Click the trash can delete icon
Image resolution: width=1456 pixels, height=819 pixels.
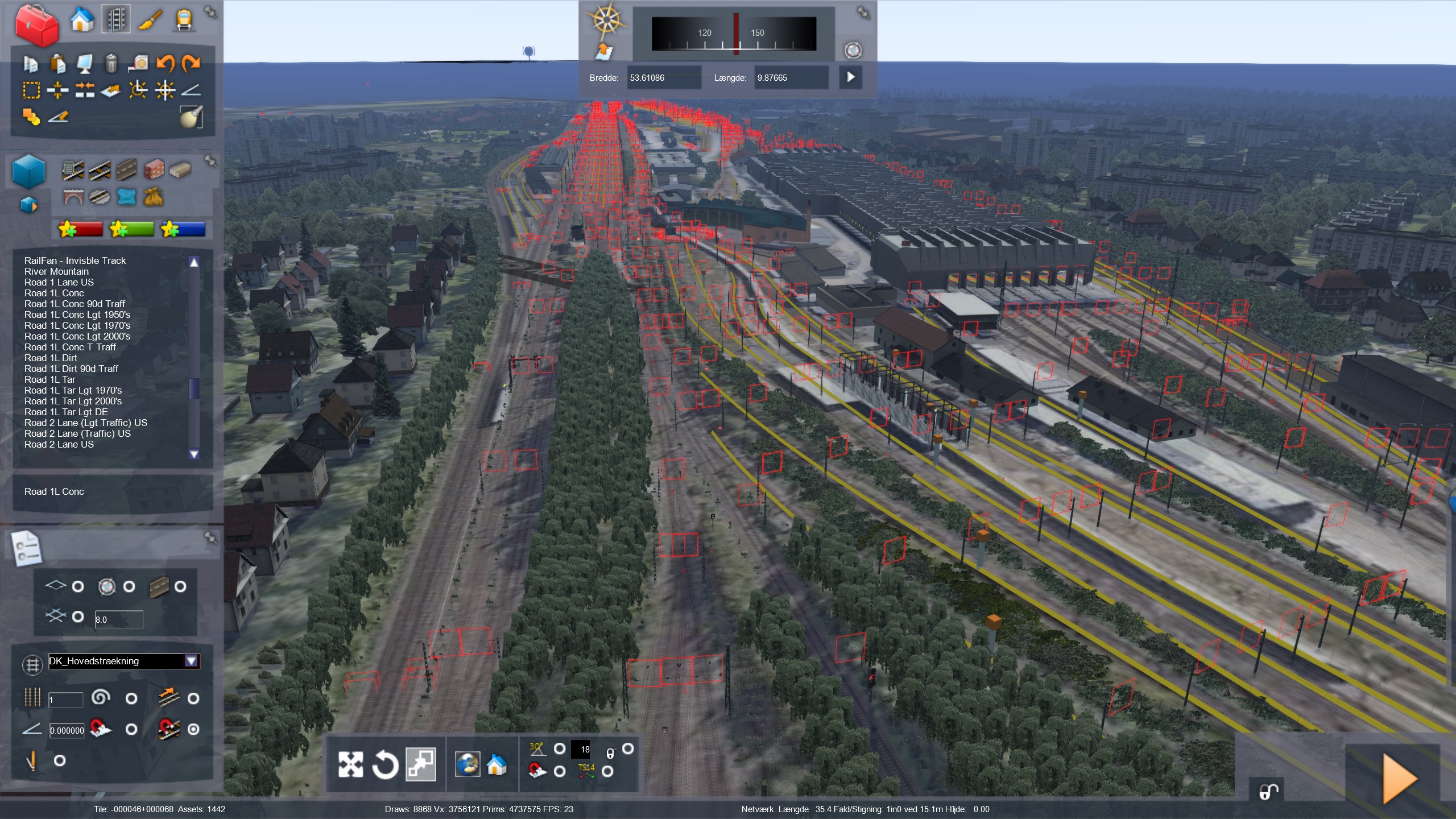[x=111, y=63]
